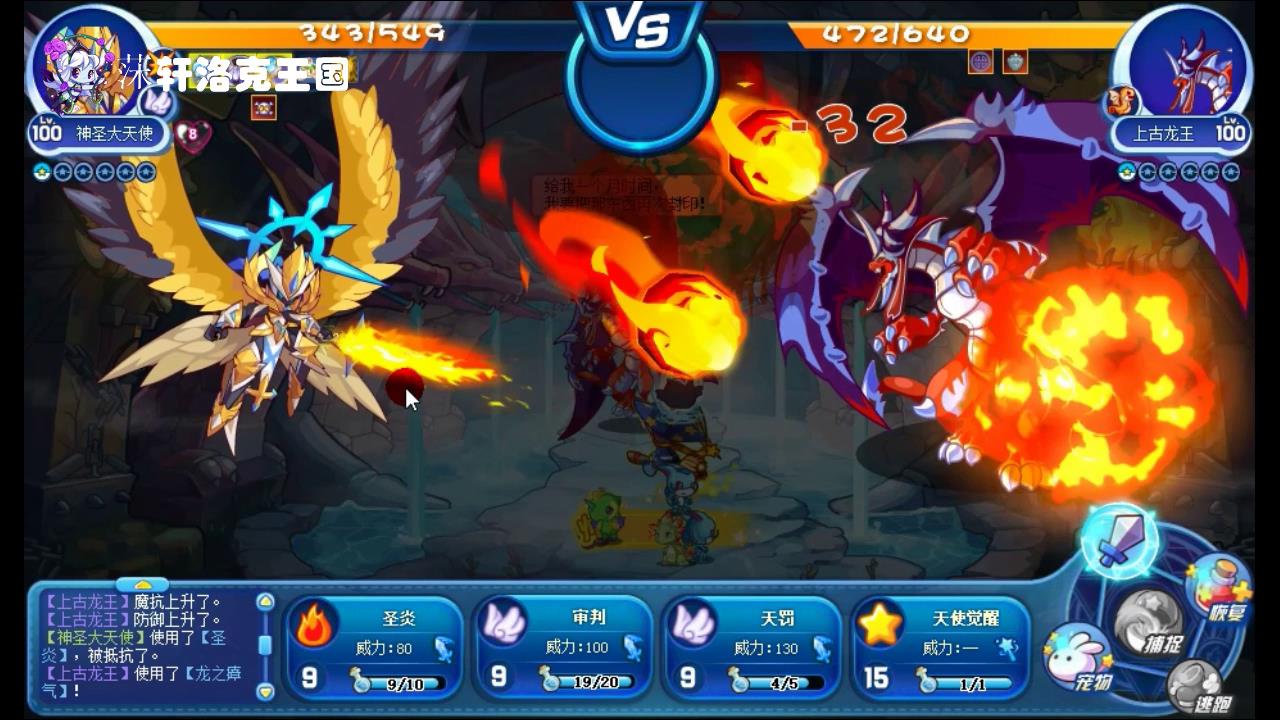Inspect the pink heart status icon
The height and width of the screenshot is (720, 1280).
(x=192, y=135)
